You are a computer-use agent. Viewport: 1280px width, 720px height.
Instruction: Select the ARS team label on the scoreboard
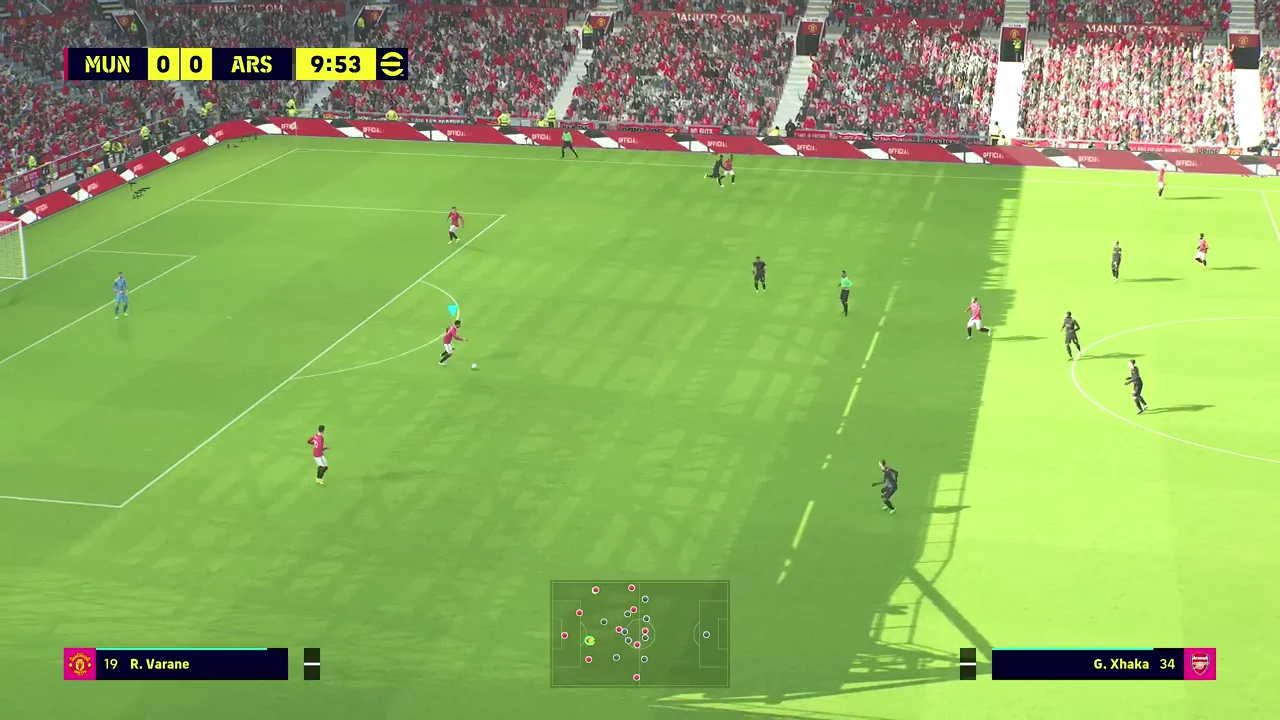(251, 64)
